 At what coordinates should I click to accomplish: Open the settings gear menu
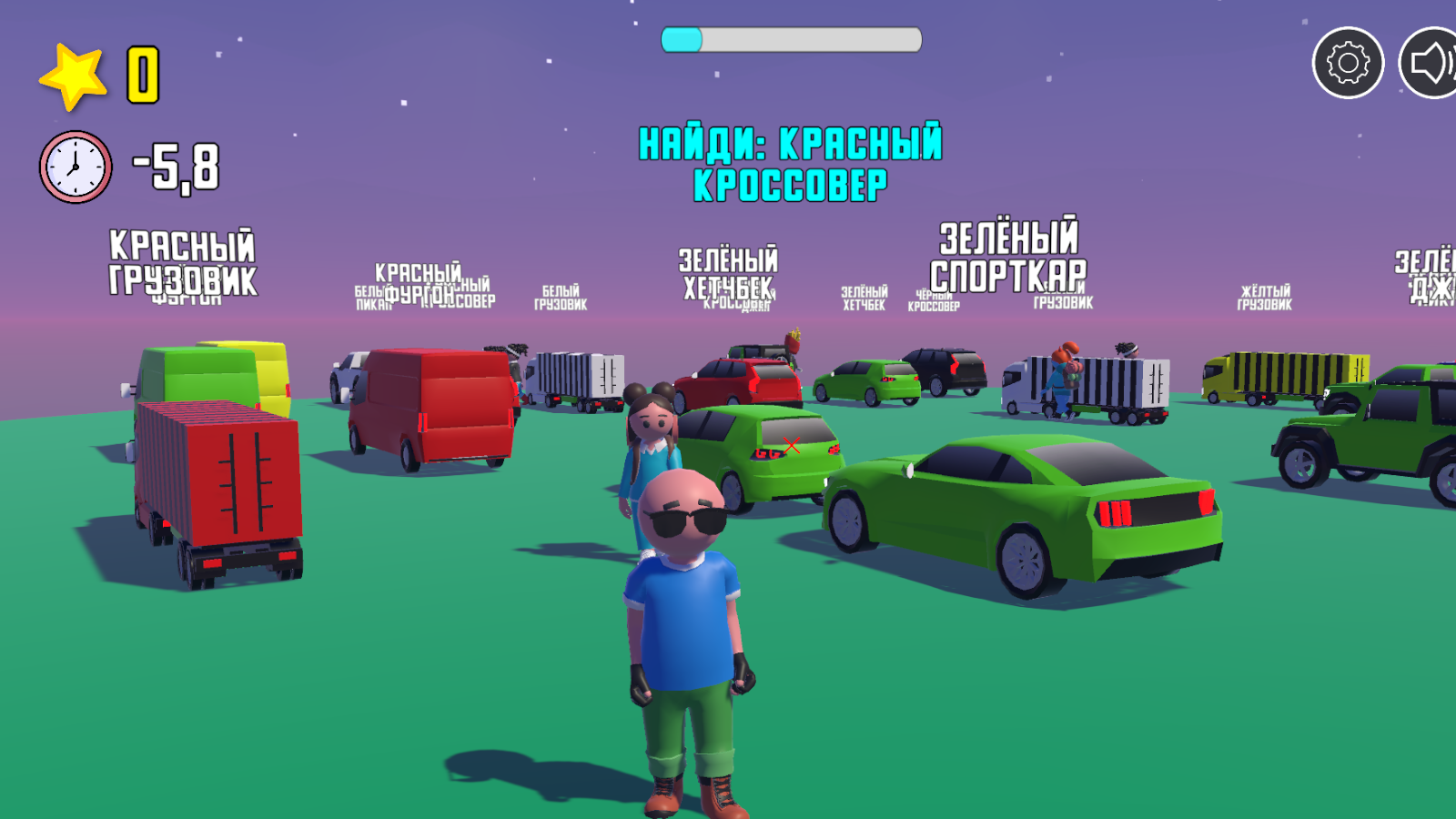(1349, 62)
